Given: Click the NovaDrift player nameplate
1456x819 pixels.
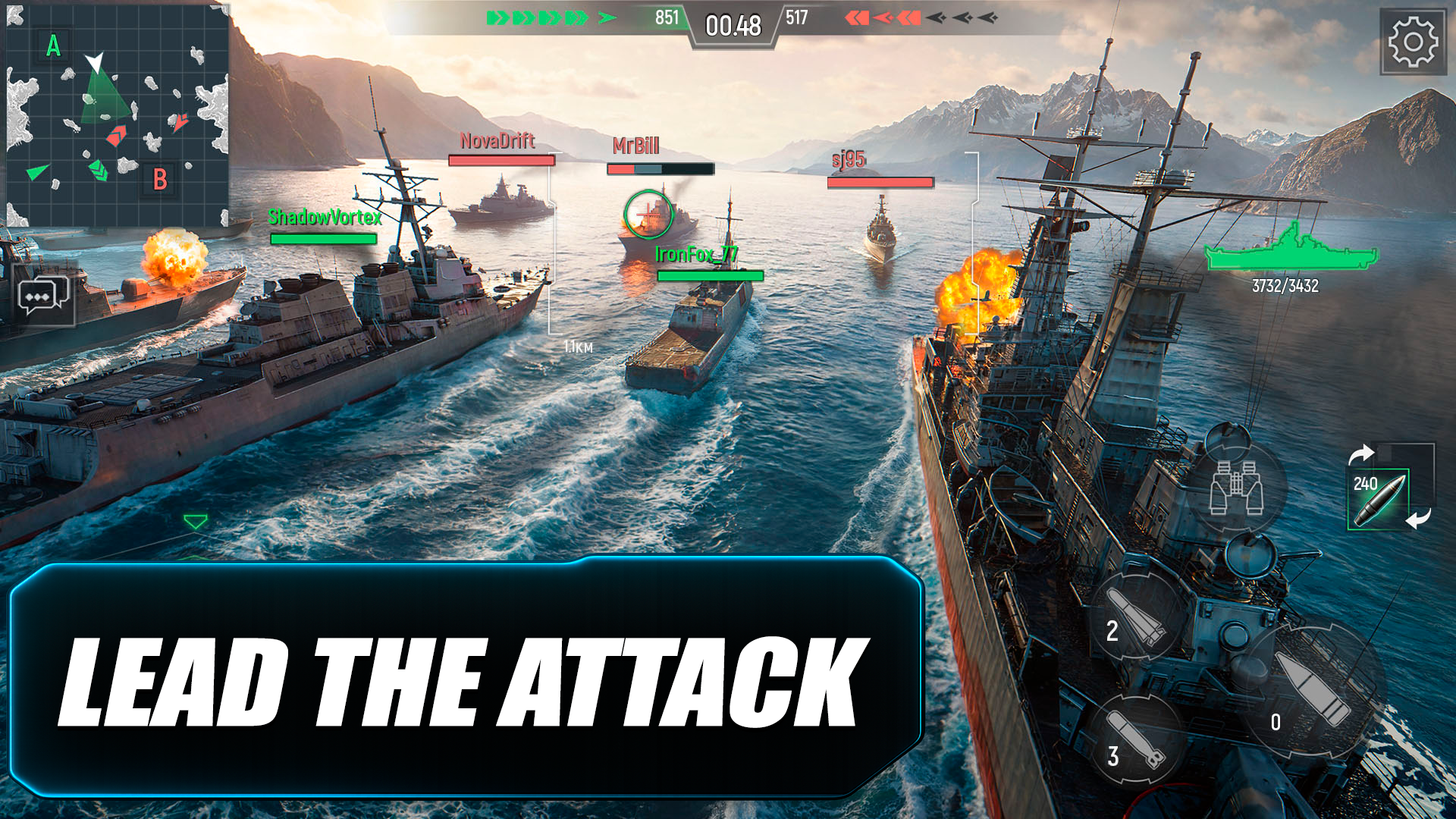Looking at the screenshot, I should click(498, 141).
